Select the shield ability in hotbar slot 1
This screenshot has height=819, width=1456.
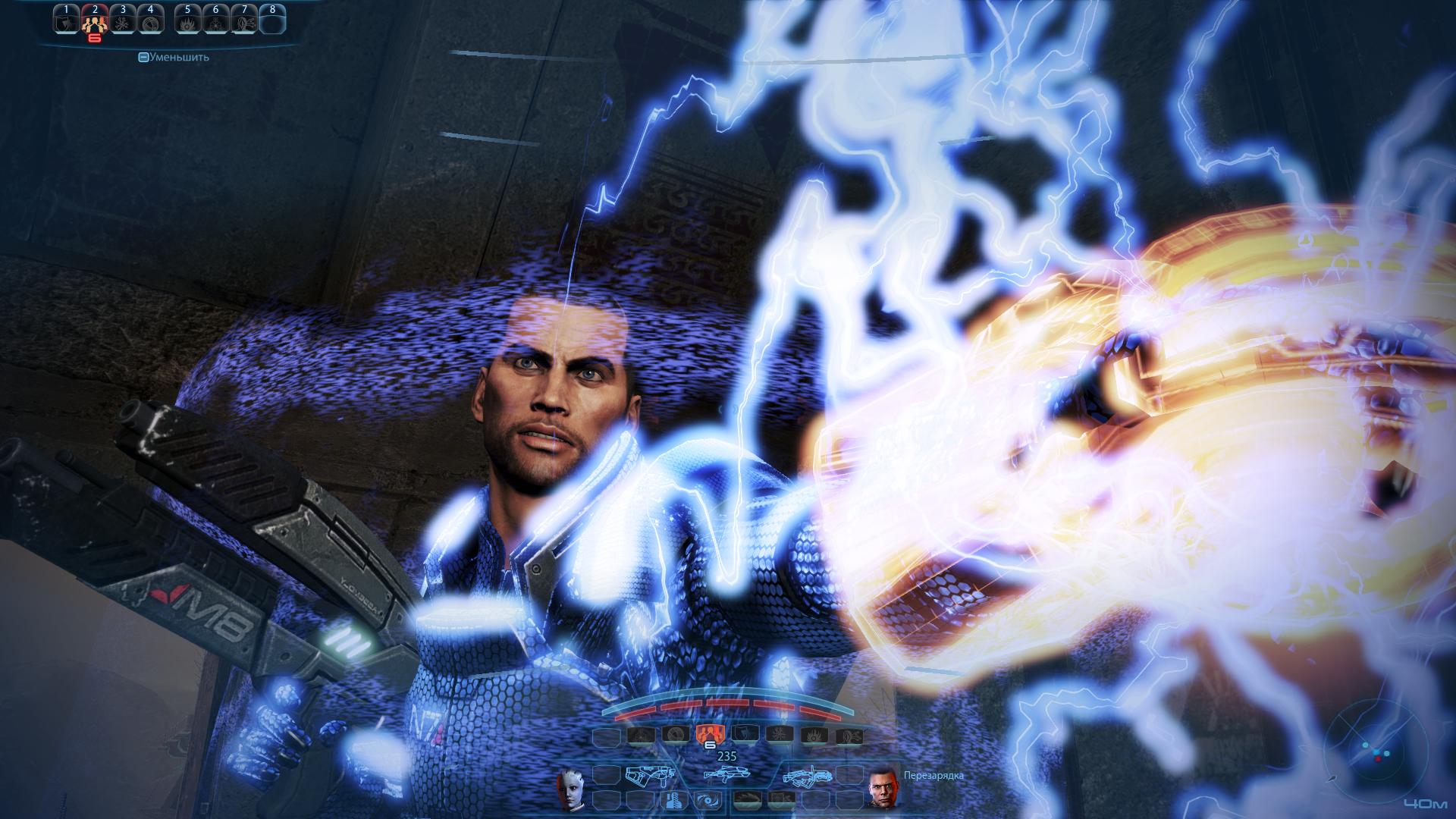pyautogui.click(x=67, y=23)
